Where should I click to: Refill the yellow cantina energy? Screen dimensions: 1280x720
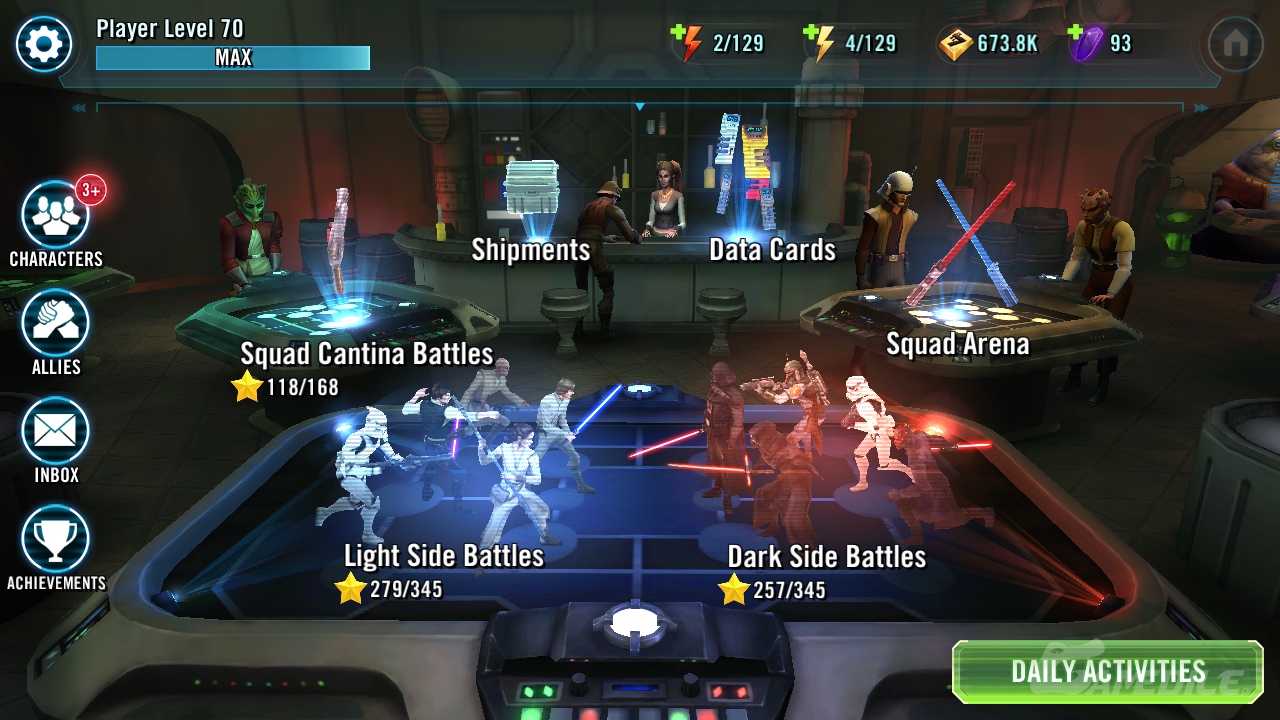pyautogui.click(x=819, y=44)
